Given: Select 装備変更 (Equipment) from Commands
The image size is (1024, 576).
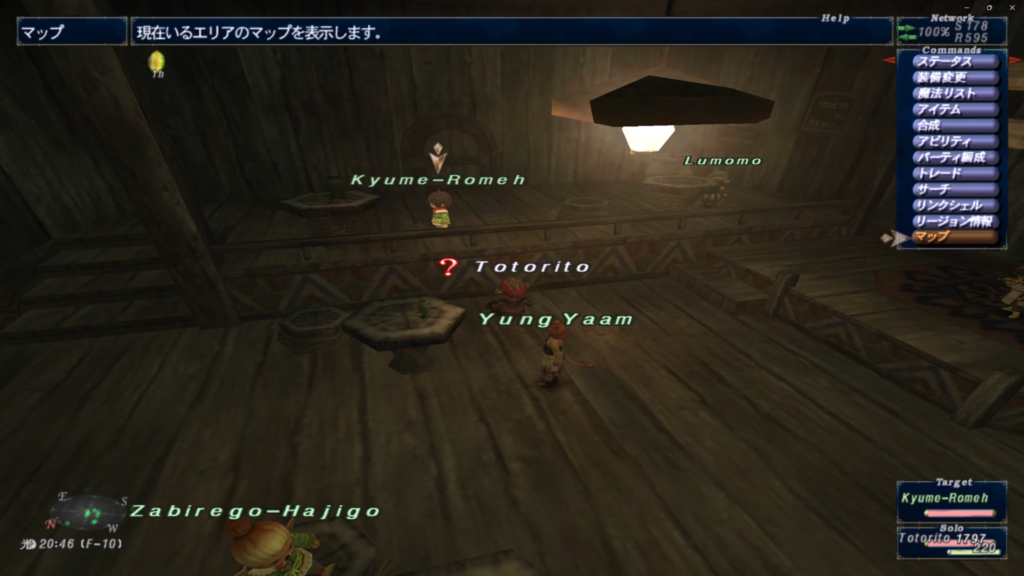Looking at the screenshot, I should pyautogui.click(x=955, y=78).
